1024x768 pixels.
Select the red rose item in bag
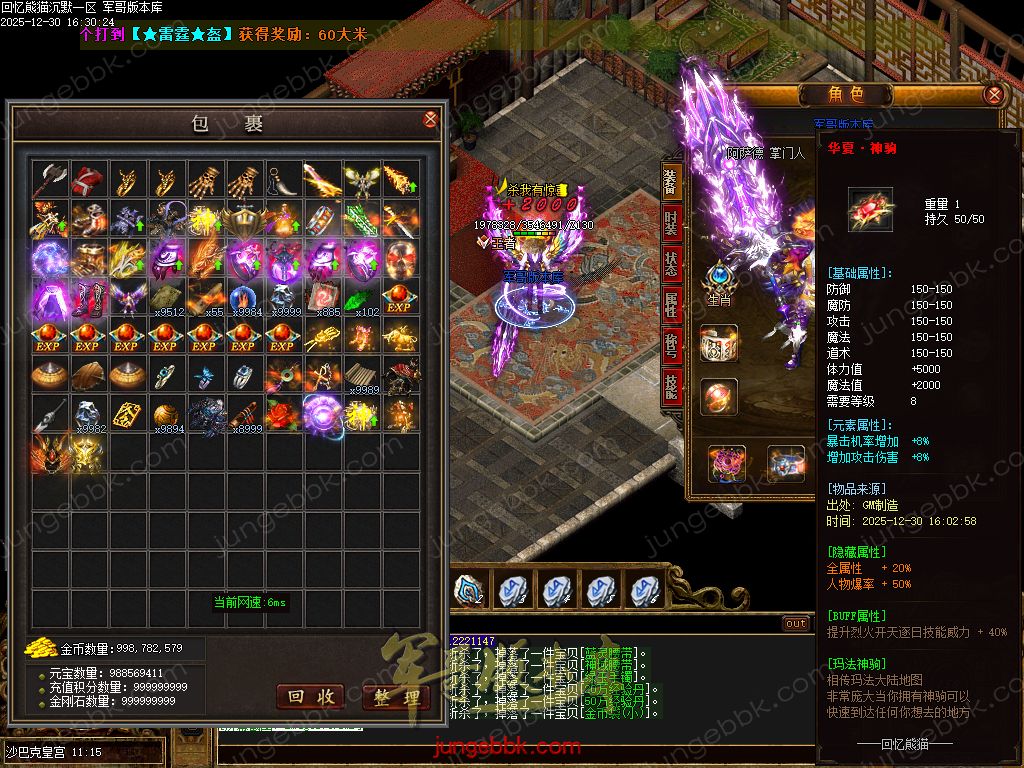pos(283,412)
